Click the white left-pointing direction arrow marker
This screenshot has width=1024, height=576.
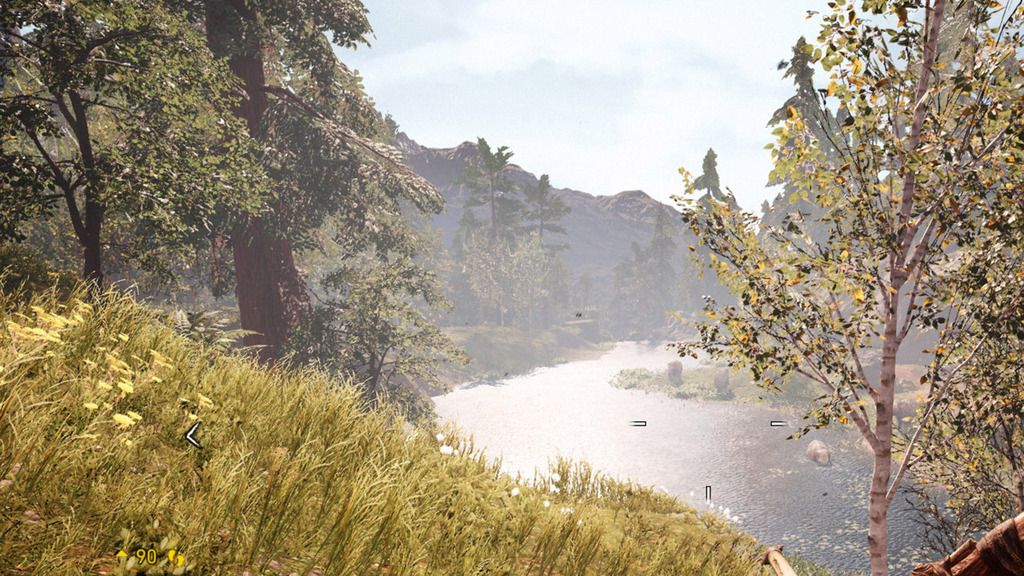pos(193,435)
